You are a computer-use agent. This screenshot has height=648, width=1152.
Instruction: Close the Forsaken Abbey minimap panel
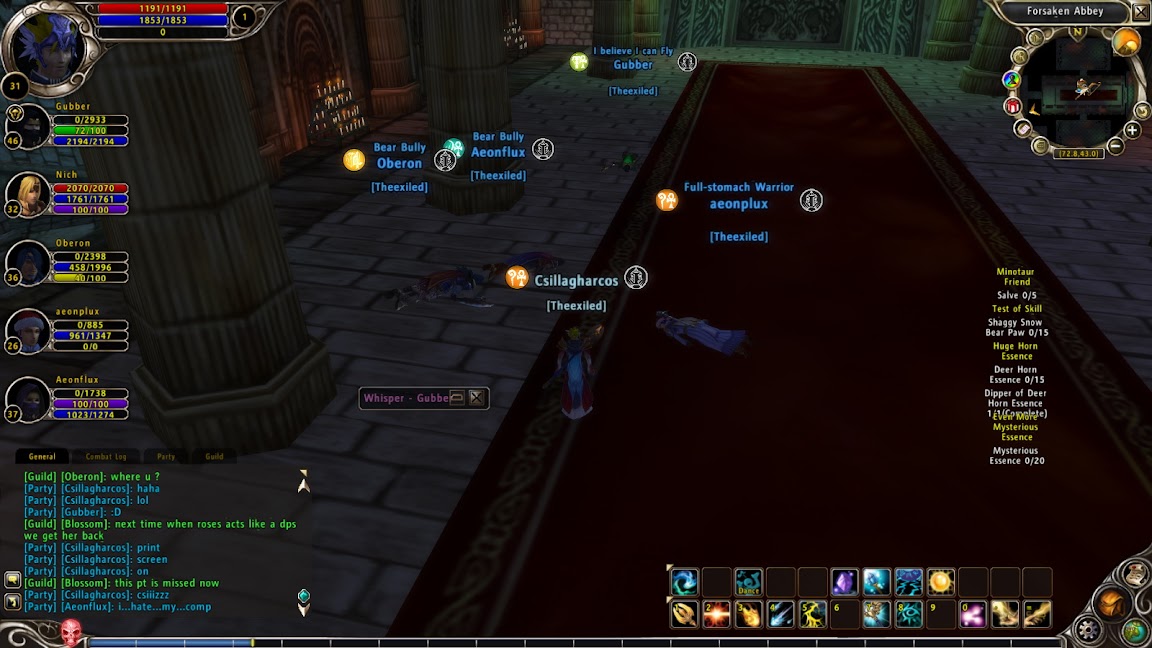[x=1140, y=12]
